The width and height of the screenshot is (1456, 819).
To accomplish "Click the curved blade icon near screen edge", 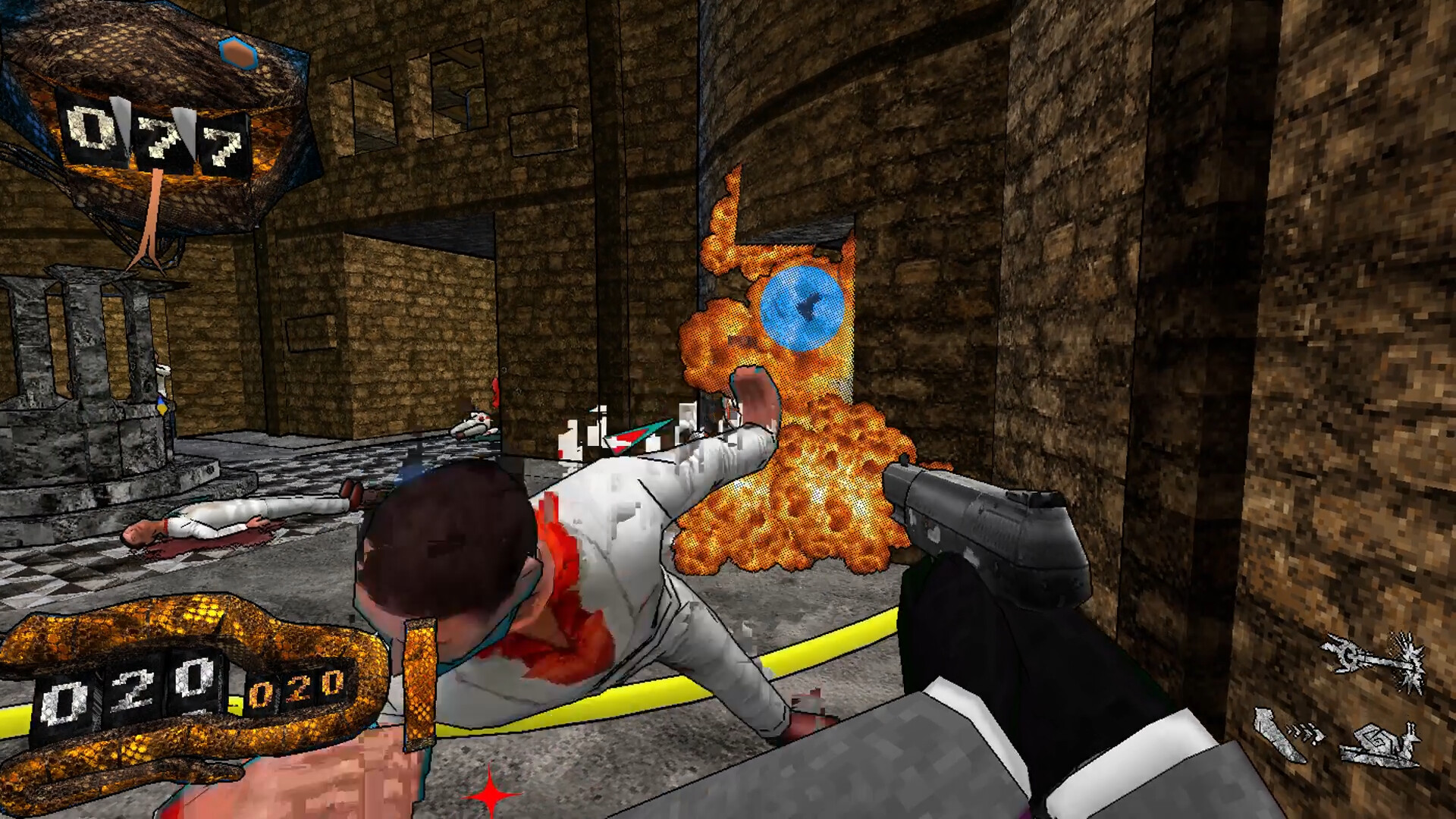I will pyautogui.click(x=1278, y=734).
